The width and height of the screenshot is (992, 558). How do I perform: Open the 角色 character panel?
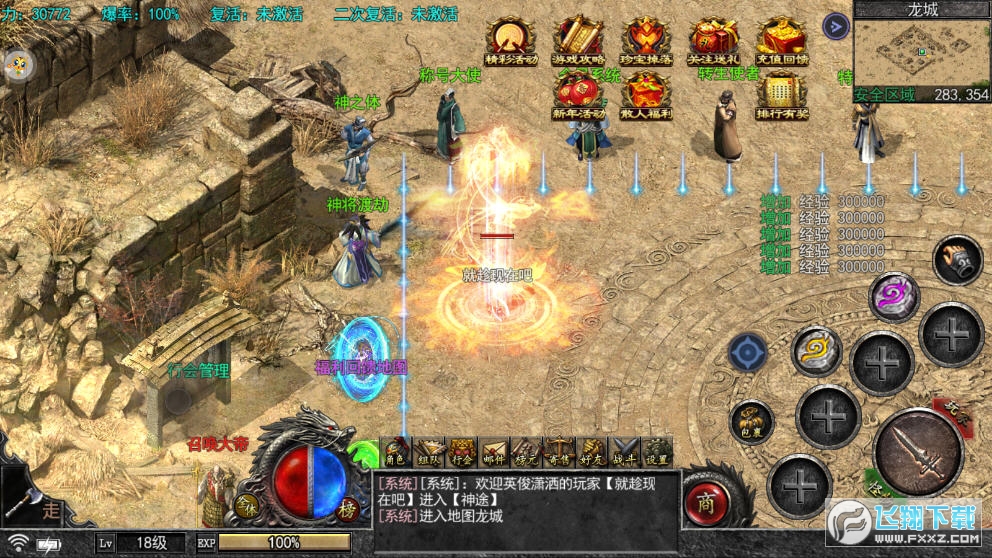396,452
